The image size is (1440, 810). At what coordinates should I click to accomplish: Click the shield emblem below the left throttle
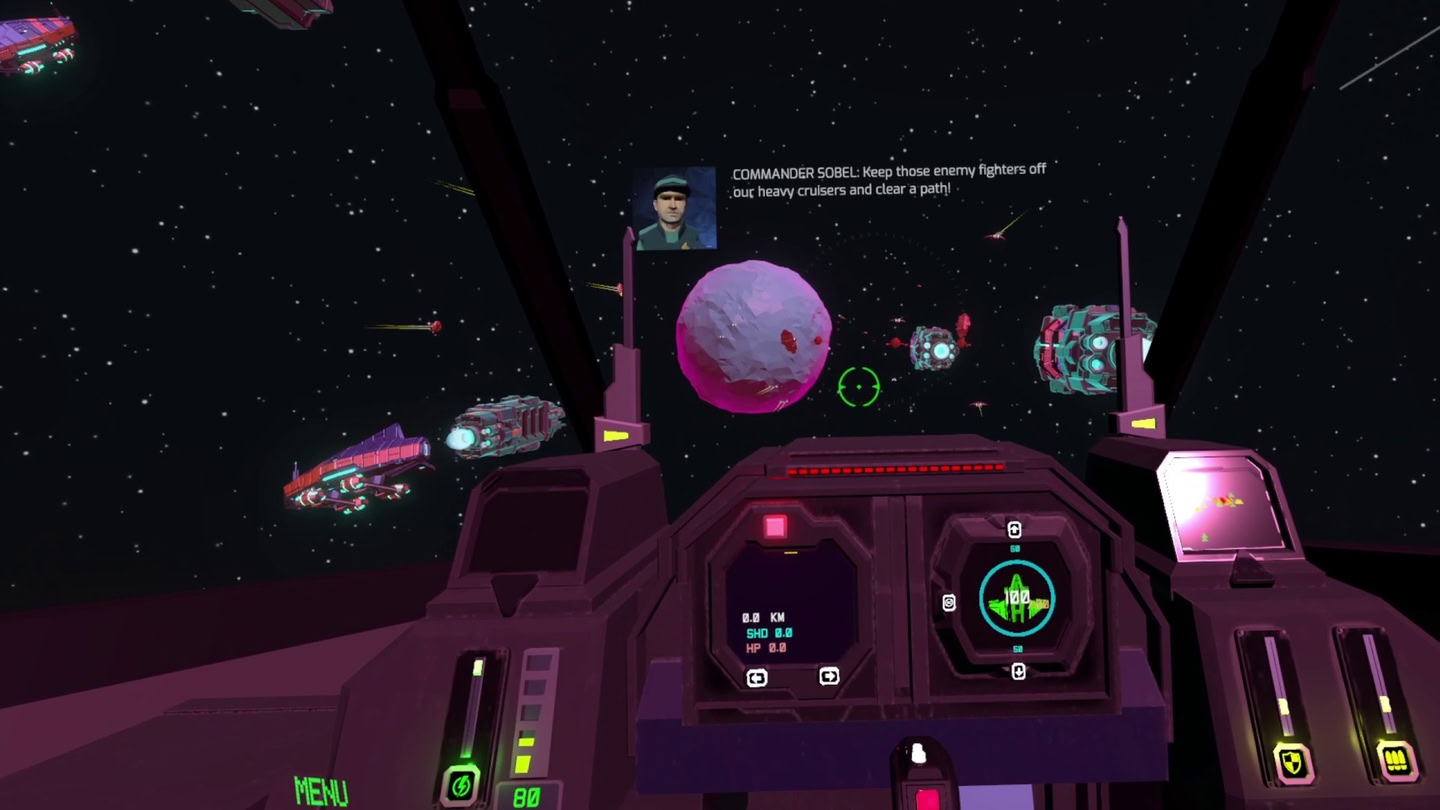[1291, 762]
